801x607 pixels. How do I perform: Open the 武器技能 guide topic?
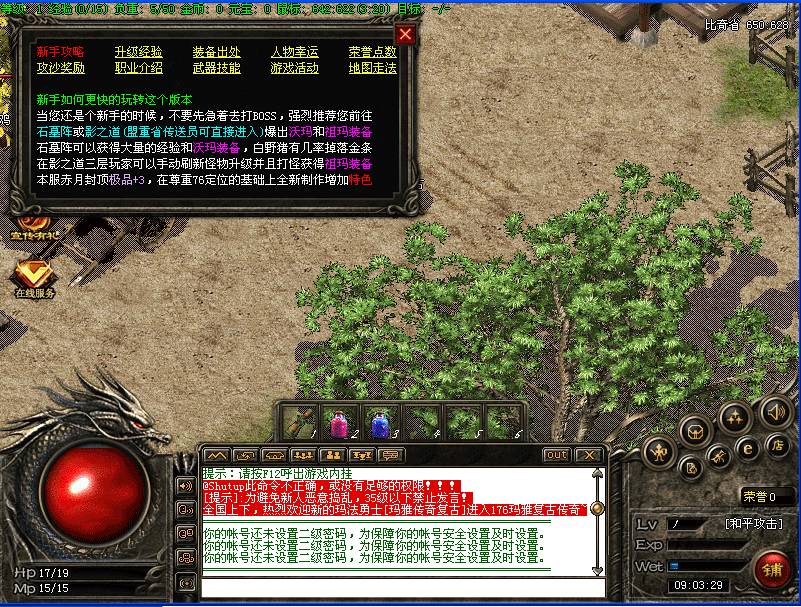coord(216,68)
